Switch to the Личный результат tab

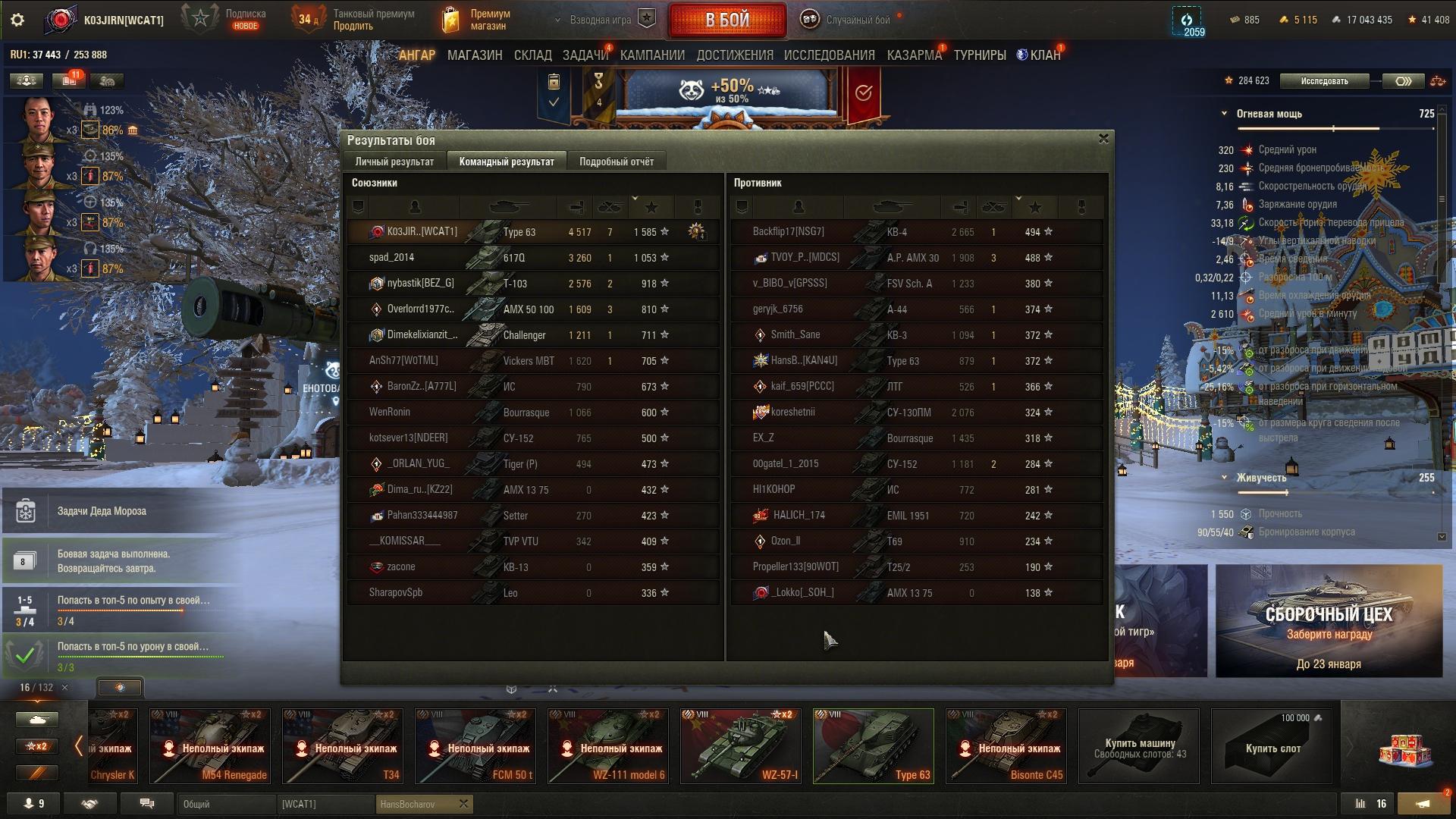pos(394,162)
